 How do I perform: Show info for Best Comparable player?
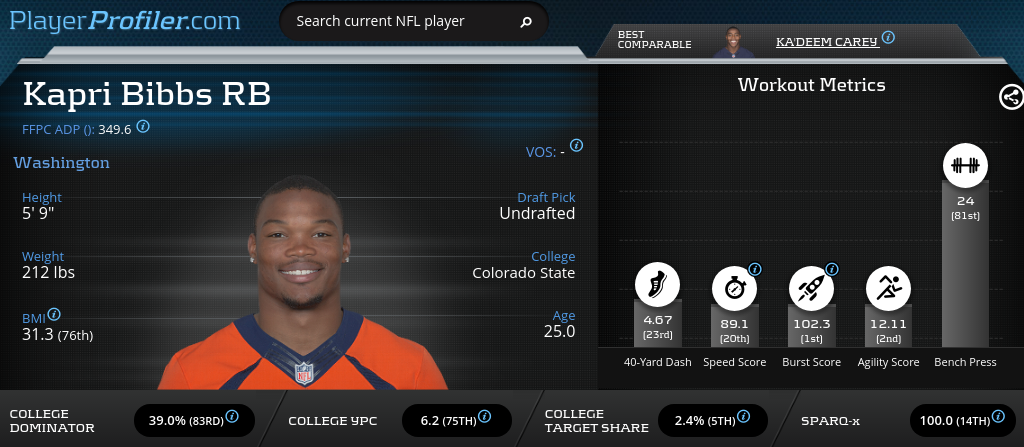tap(888, 38)
